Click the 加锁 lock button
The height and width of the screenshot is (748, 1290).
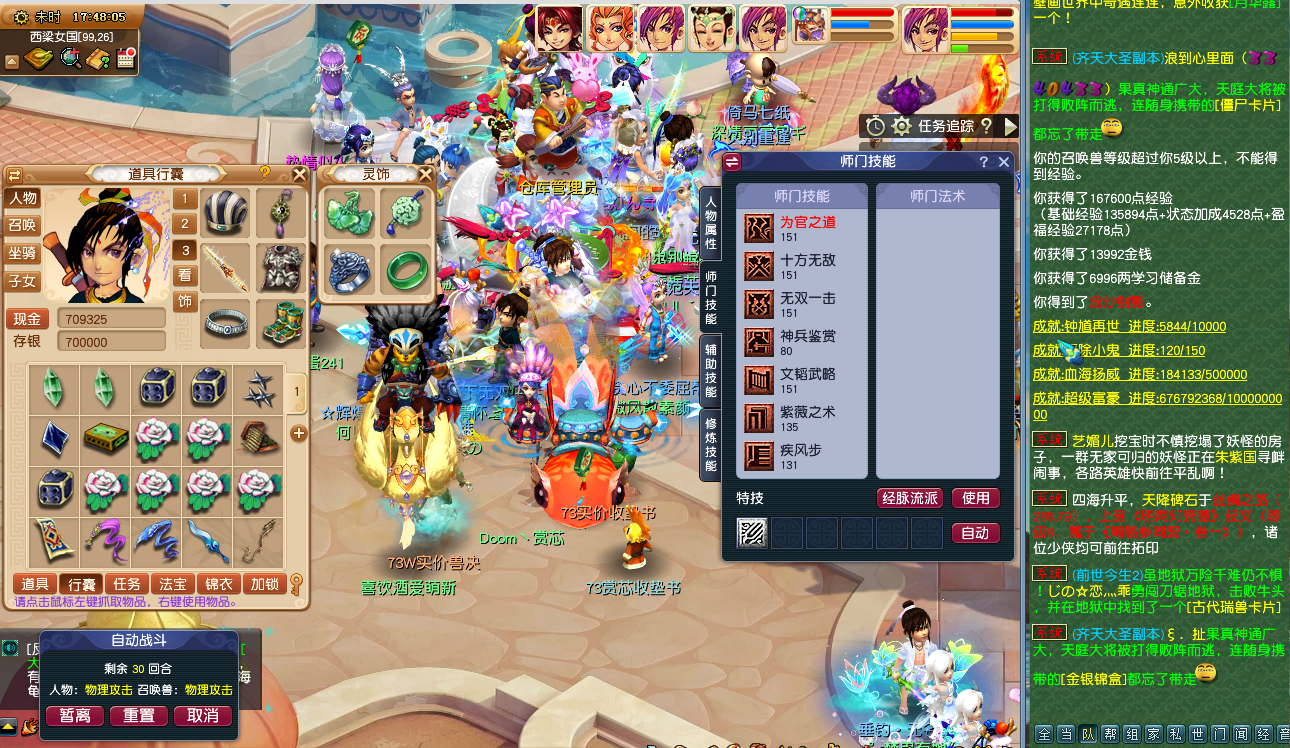pos(264,584)
